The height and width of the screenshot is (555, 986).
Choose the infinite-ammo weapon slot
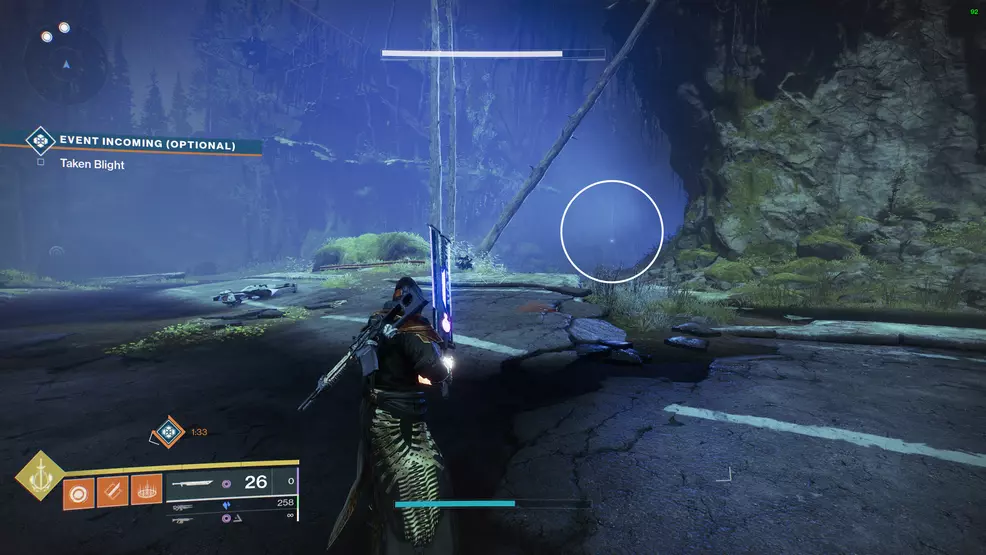230,519
